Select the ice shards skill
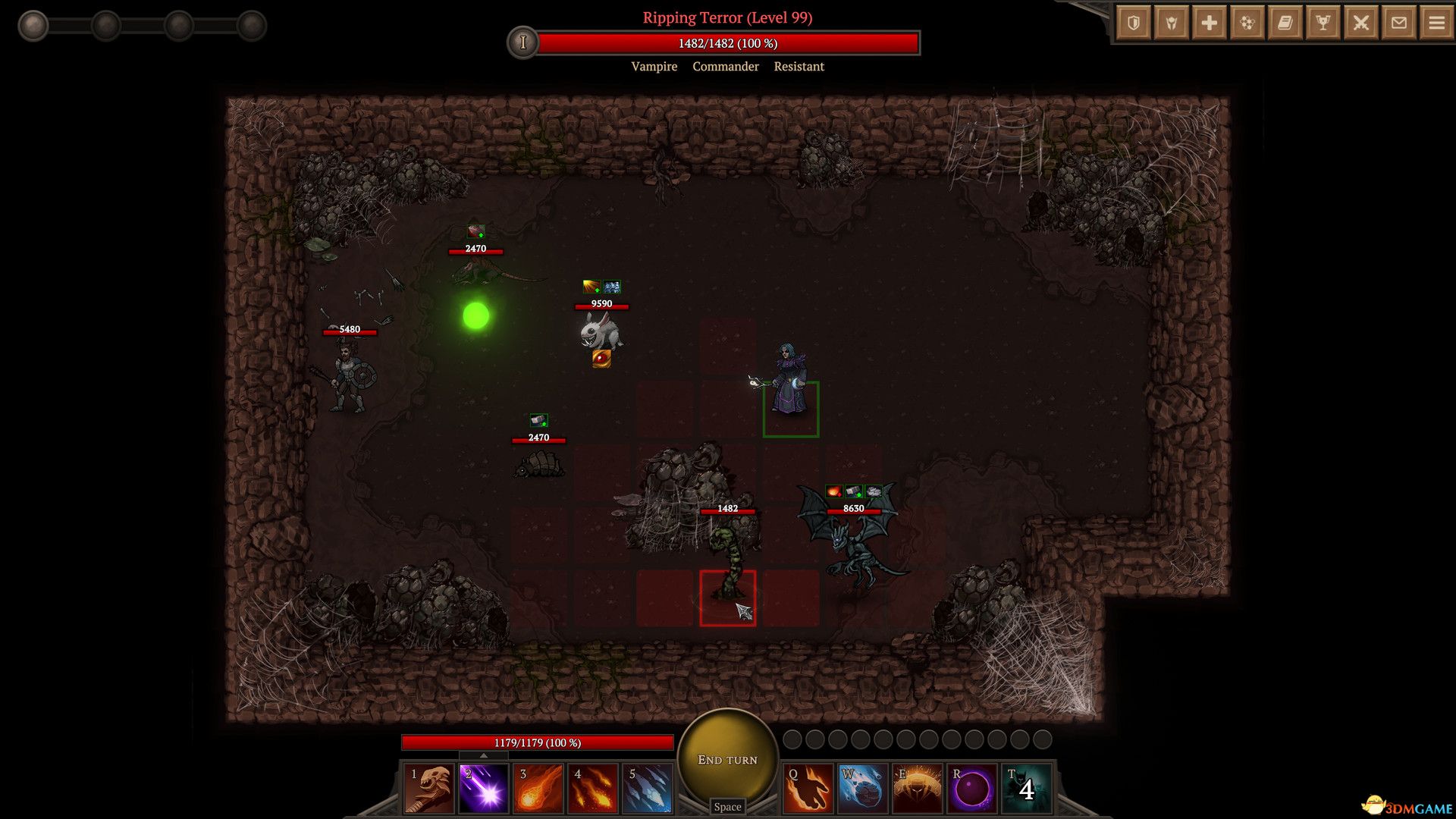1456x819 pixels. pyautogui.click(x=648, y=789)
